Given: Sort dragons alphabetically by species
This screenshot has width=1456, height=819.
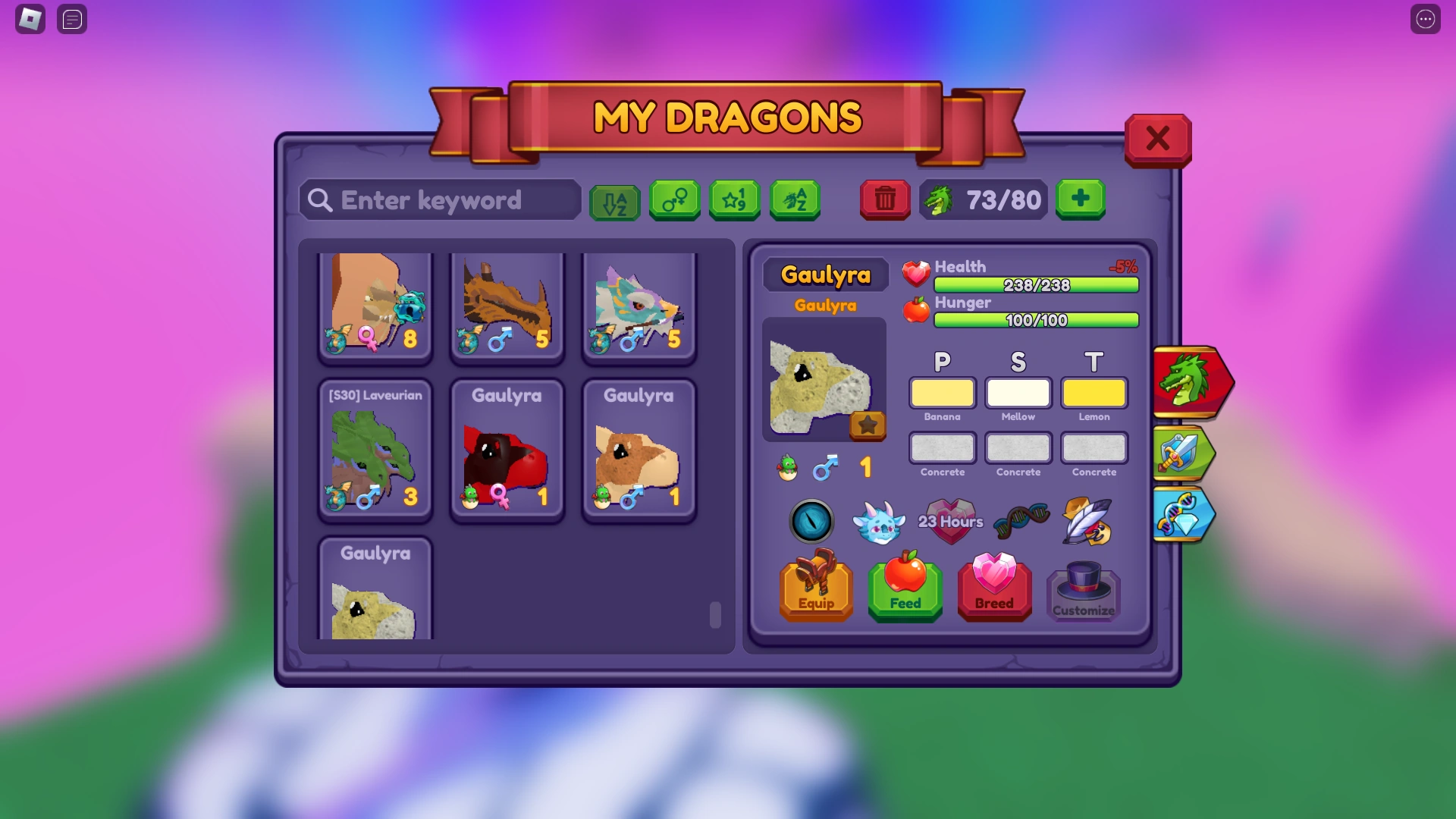Looking at the screenshot, I should click(x=795, y=199).
